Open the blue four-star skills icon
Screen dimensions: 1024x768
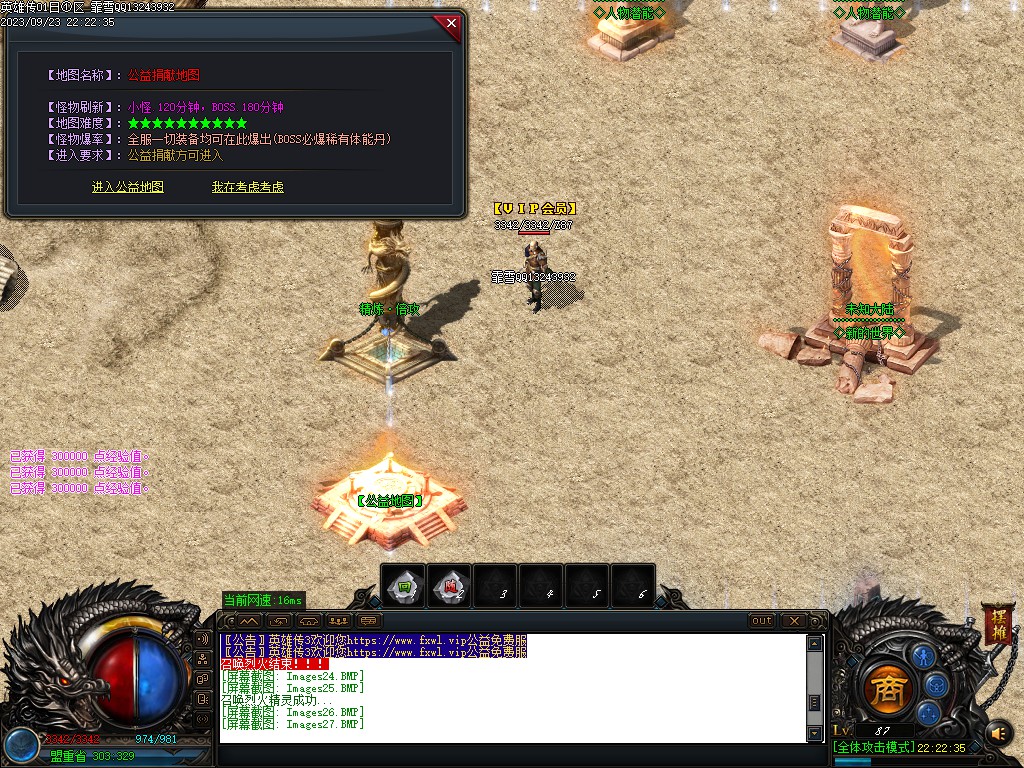tap(929, 713)
